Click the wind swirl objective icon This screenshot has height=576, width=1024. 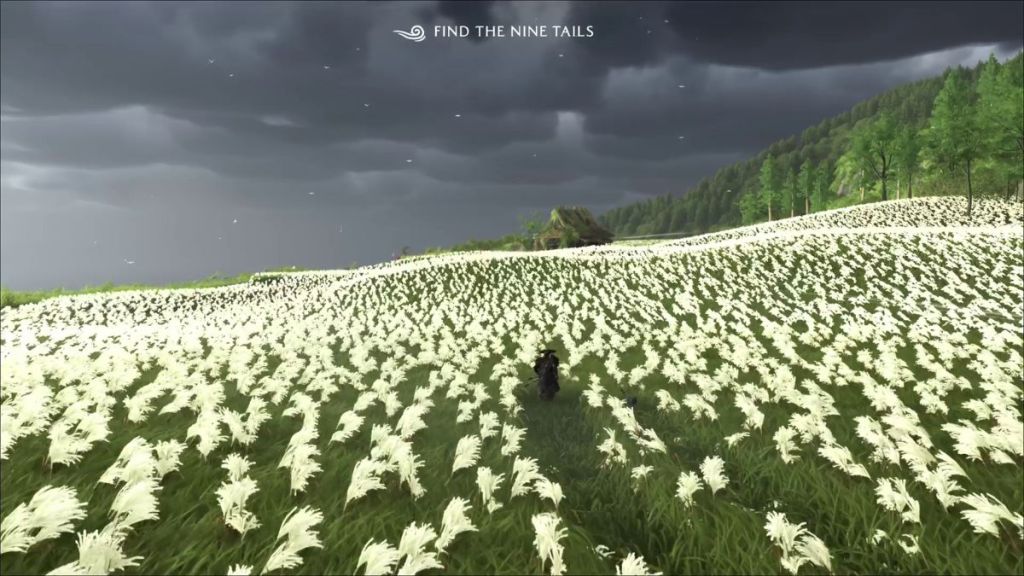pos(410,32)
